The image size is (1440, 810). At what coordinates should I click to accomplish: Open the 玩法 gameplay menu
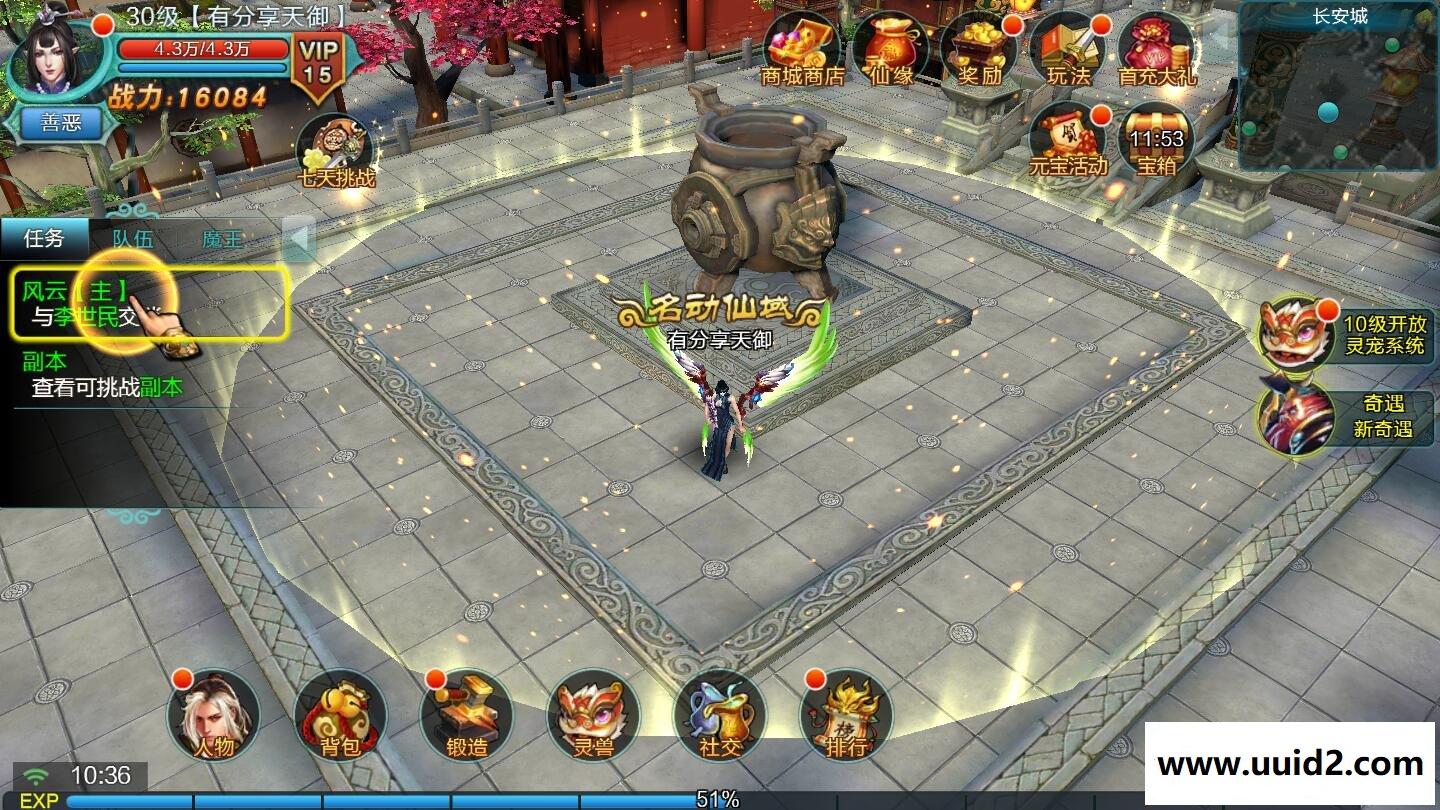[x=1067, y=50]
